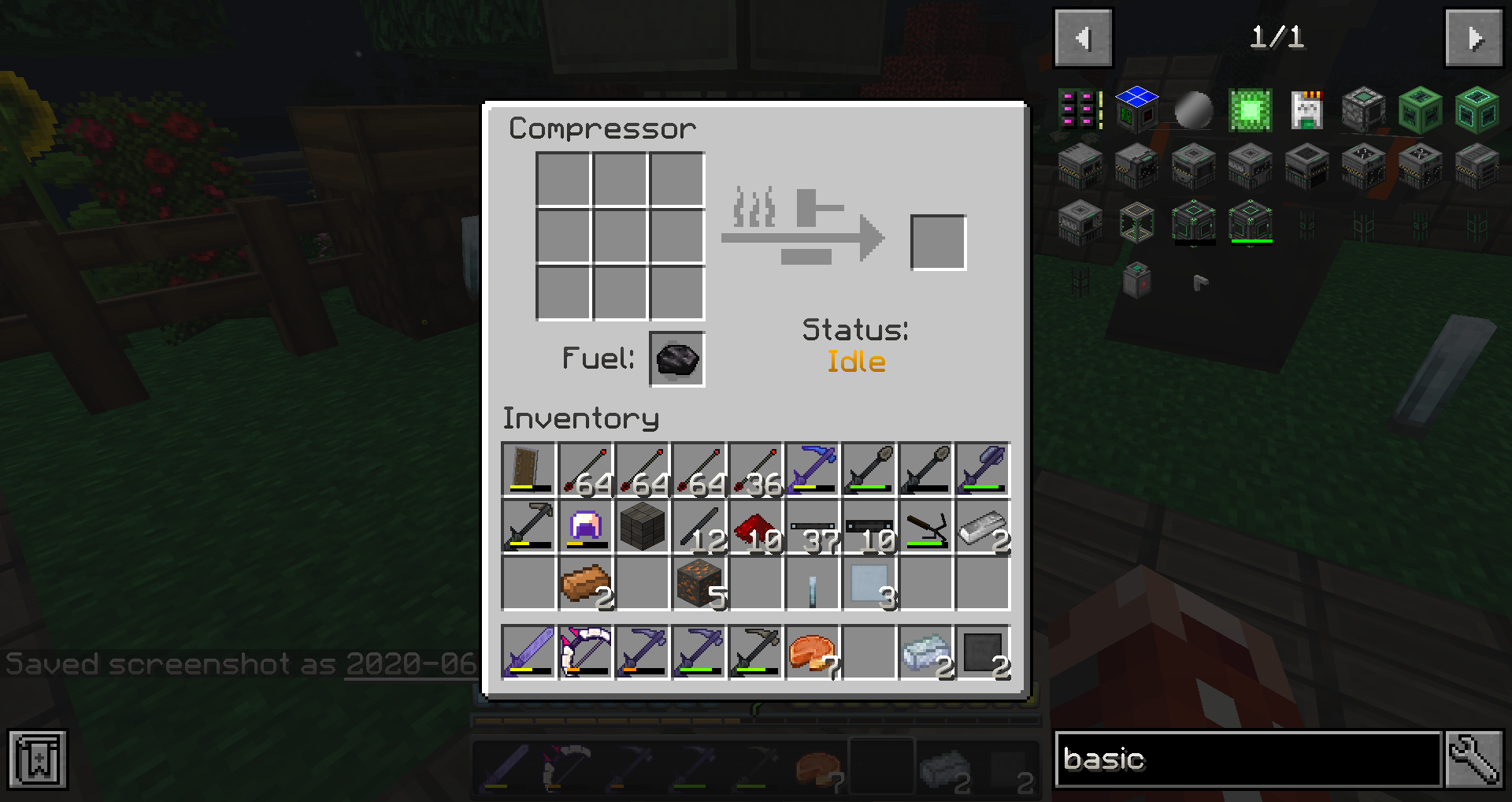
Task: Click the search box containing 'basic'
Action: point(1248,759)
